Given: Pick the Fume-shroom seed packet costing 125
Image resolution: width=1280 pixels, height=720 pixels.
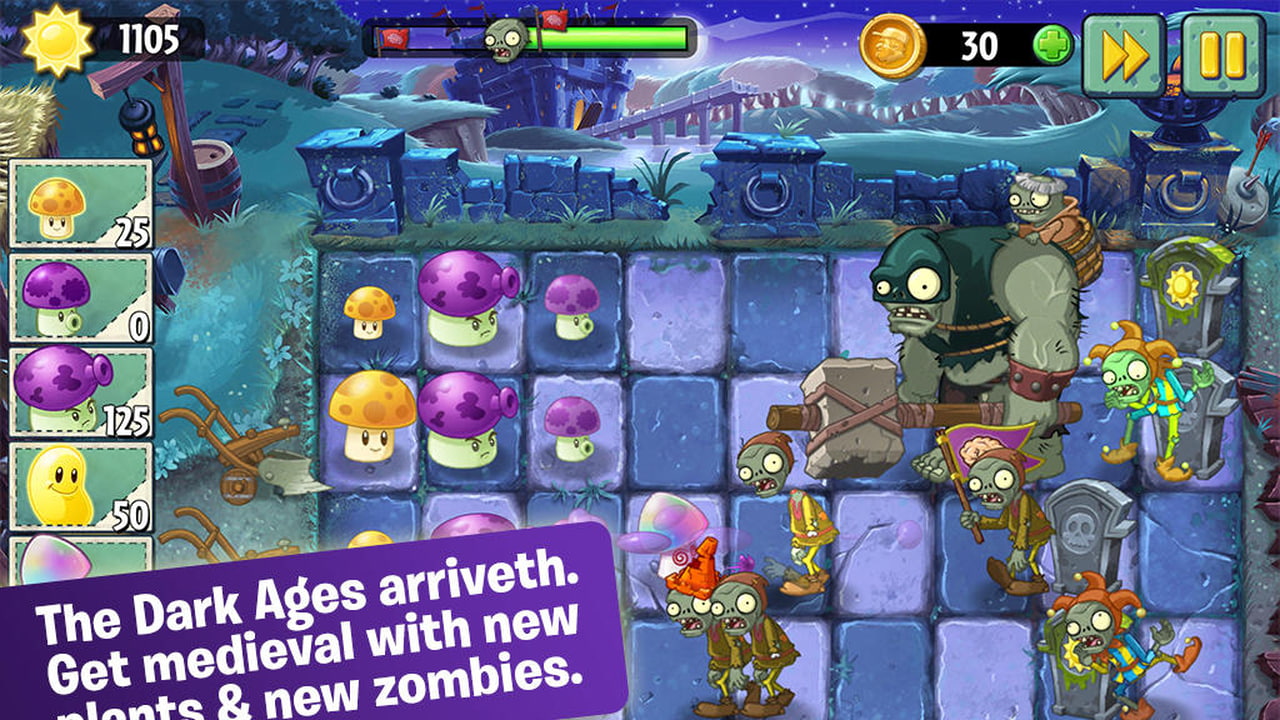Looking at the screenshot, I should click(80, 392).
